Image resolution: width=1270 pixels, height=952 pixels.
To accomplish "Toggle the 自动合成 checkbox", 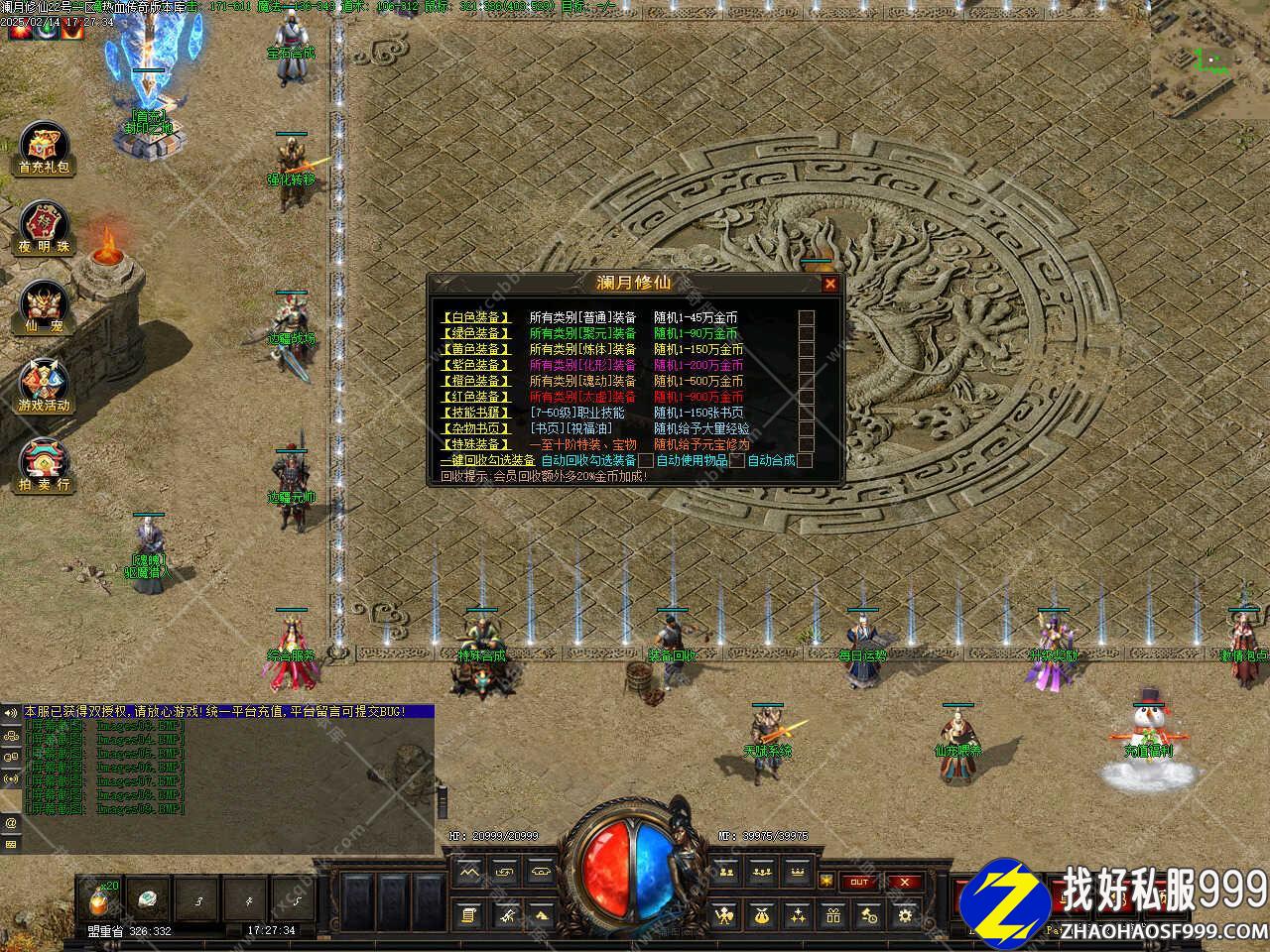I will tap(805, 460).
